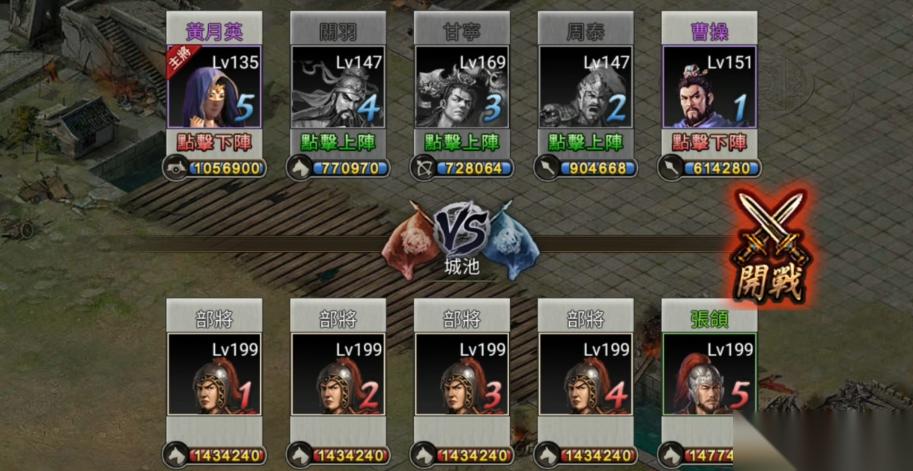Viewport: 913px width, 471px height.
Task: Select the 周泰 hero portrait
Action: 586,87
